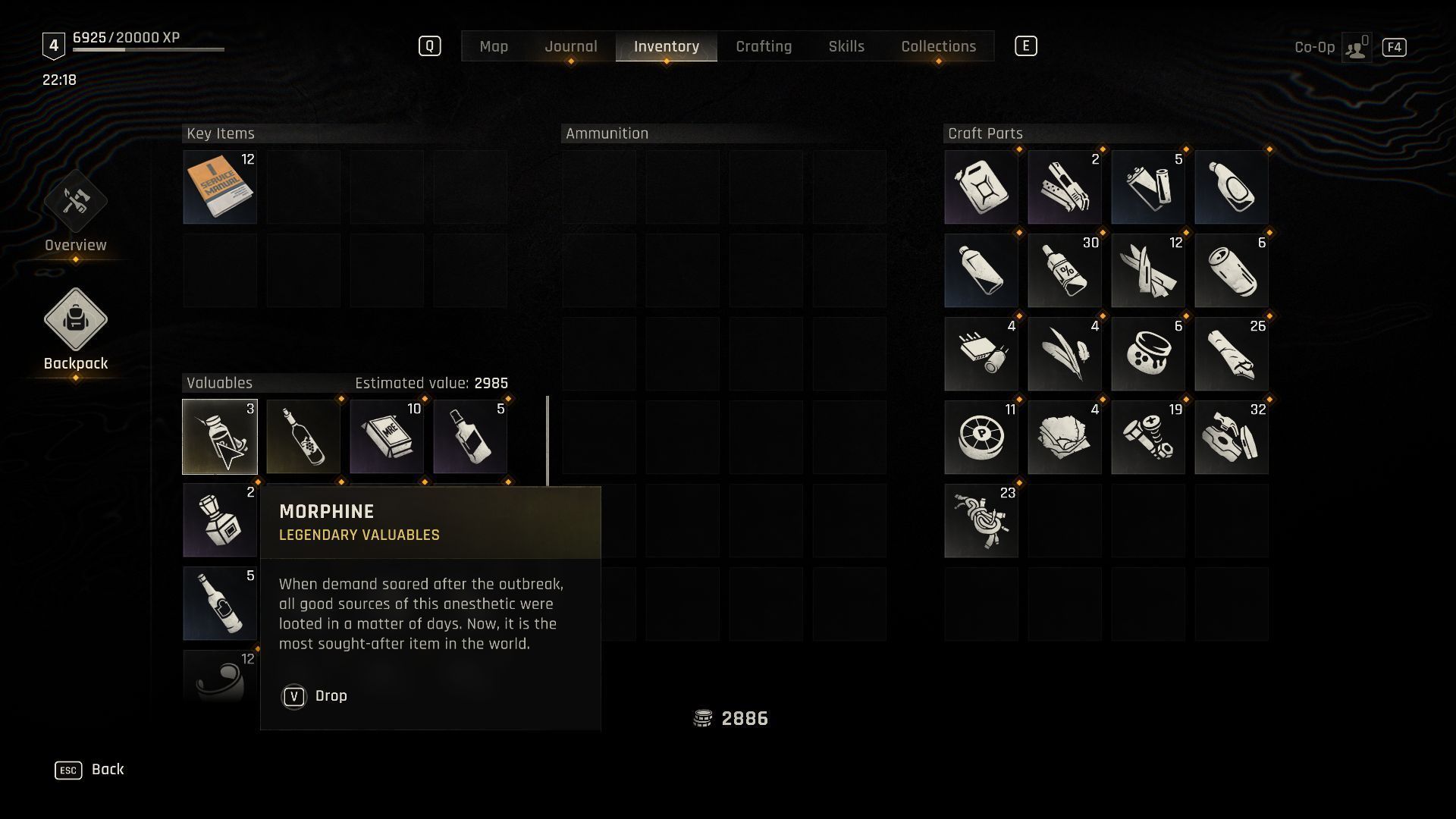The width and height of the screenshot is (1456, 819).
Task: Open the Co-Op player panel
Action: pyautogui.click(x=1355, y=47)
